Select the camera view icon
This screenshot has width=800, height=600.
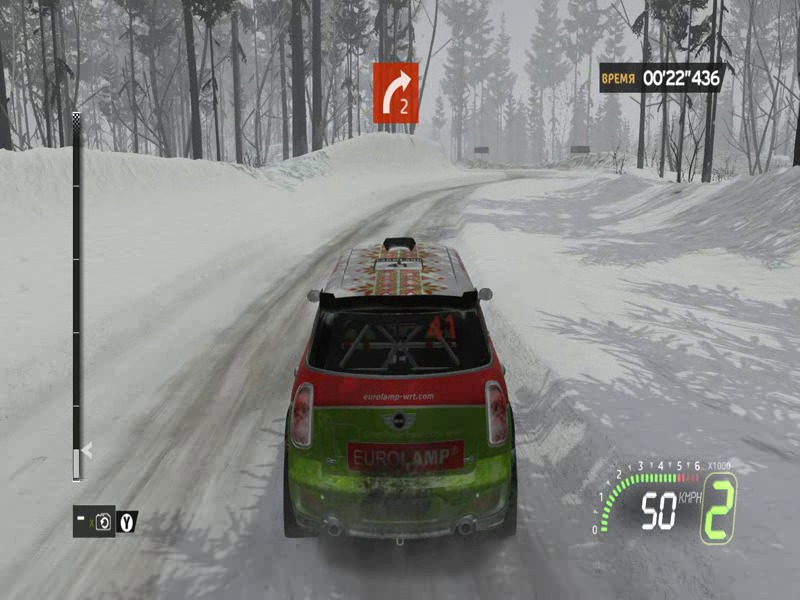coord(102,521)
